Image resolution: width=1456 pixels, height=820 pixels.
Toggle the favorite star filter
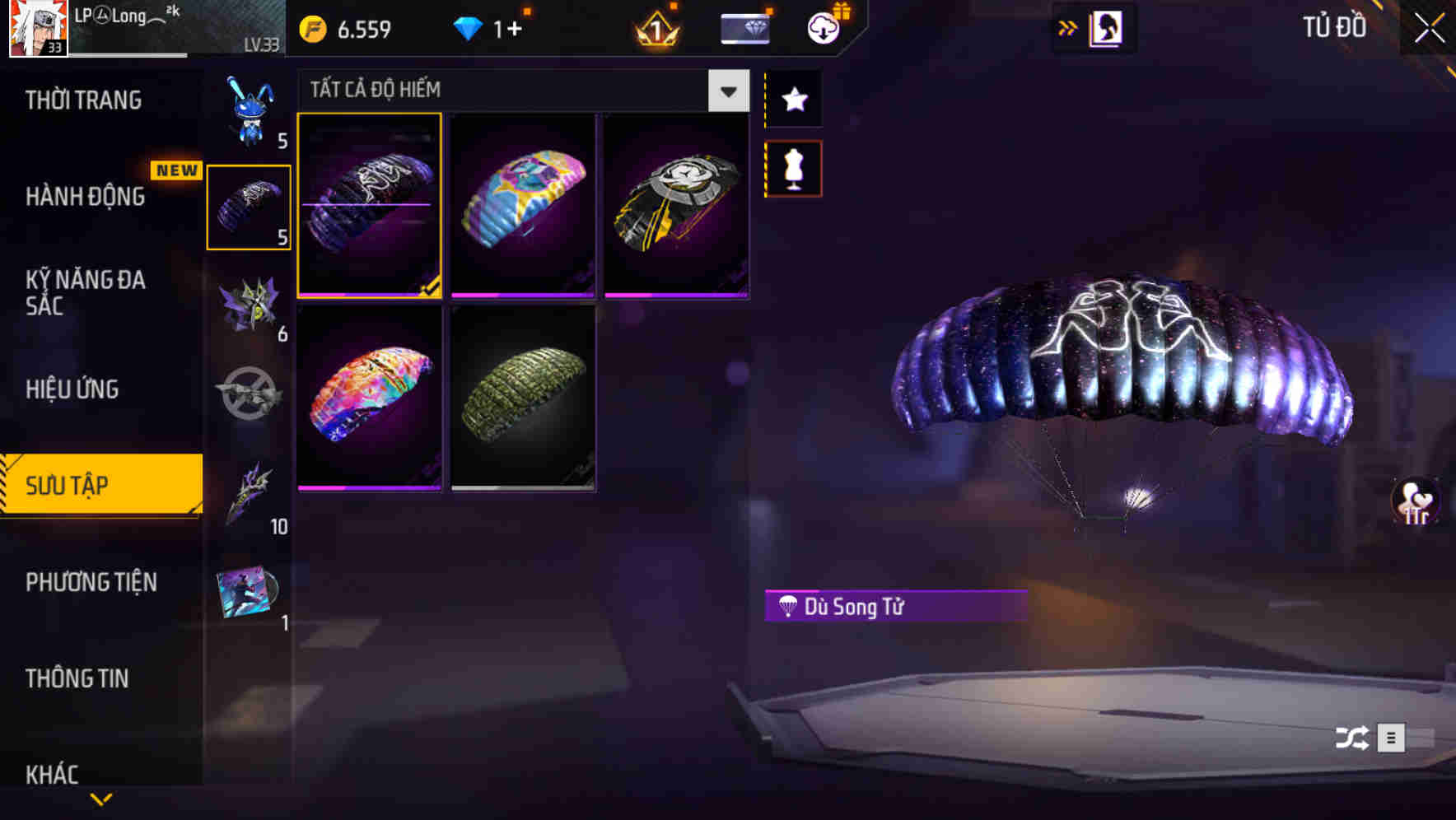793,100
